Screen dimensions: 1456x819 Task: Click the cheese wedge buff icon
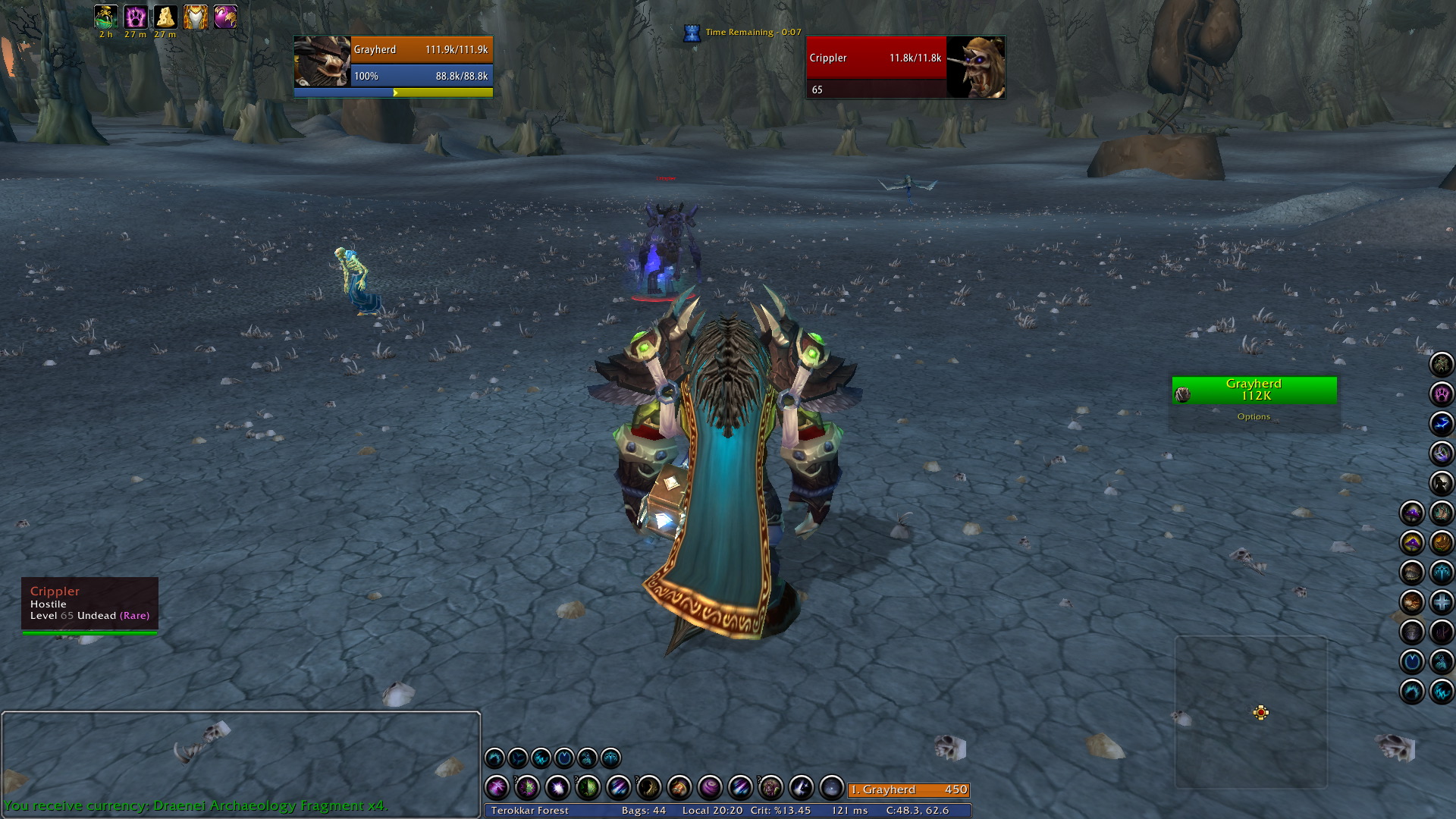[x=165, y=17]
